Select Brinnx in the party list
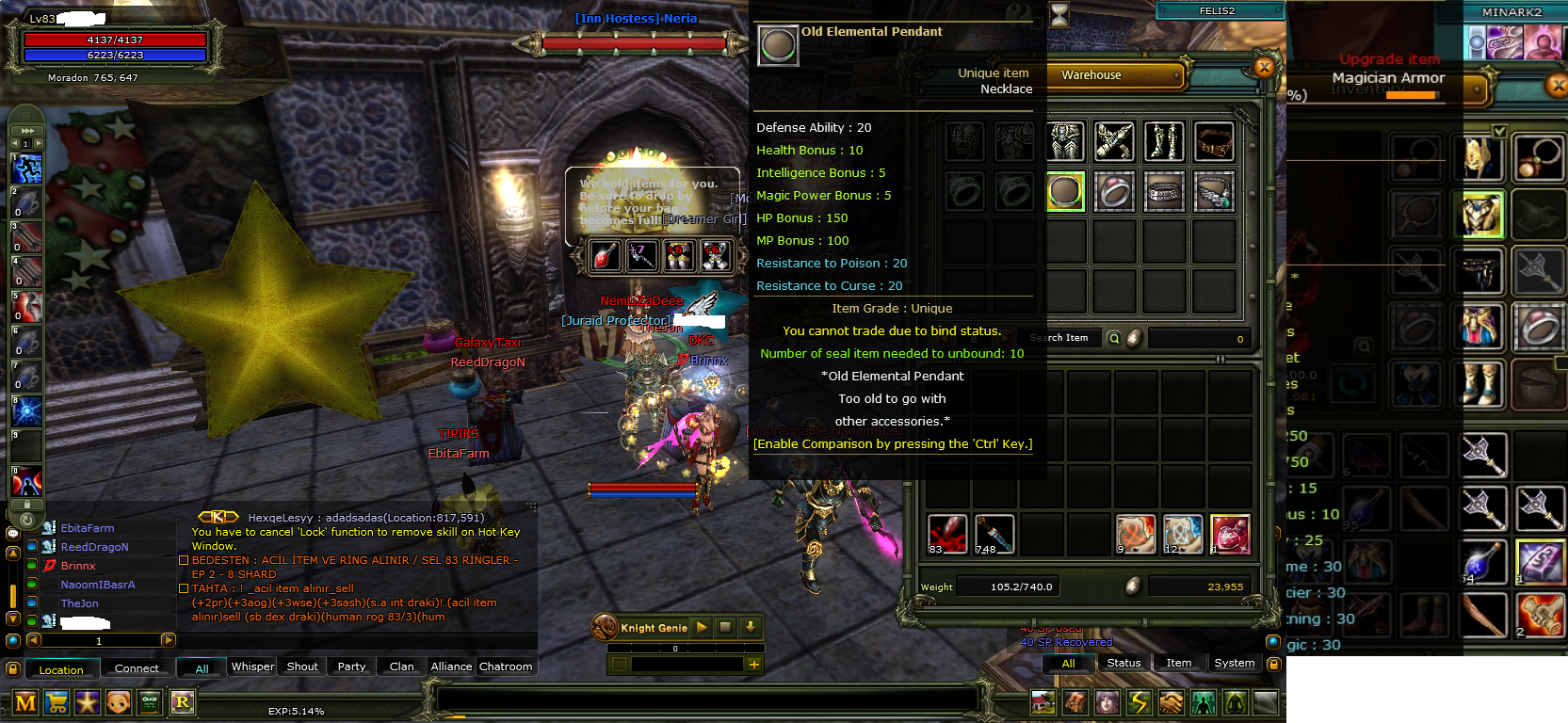The image size is (1568, 723). 78,566
